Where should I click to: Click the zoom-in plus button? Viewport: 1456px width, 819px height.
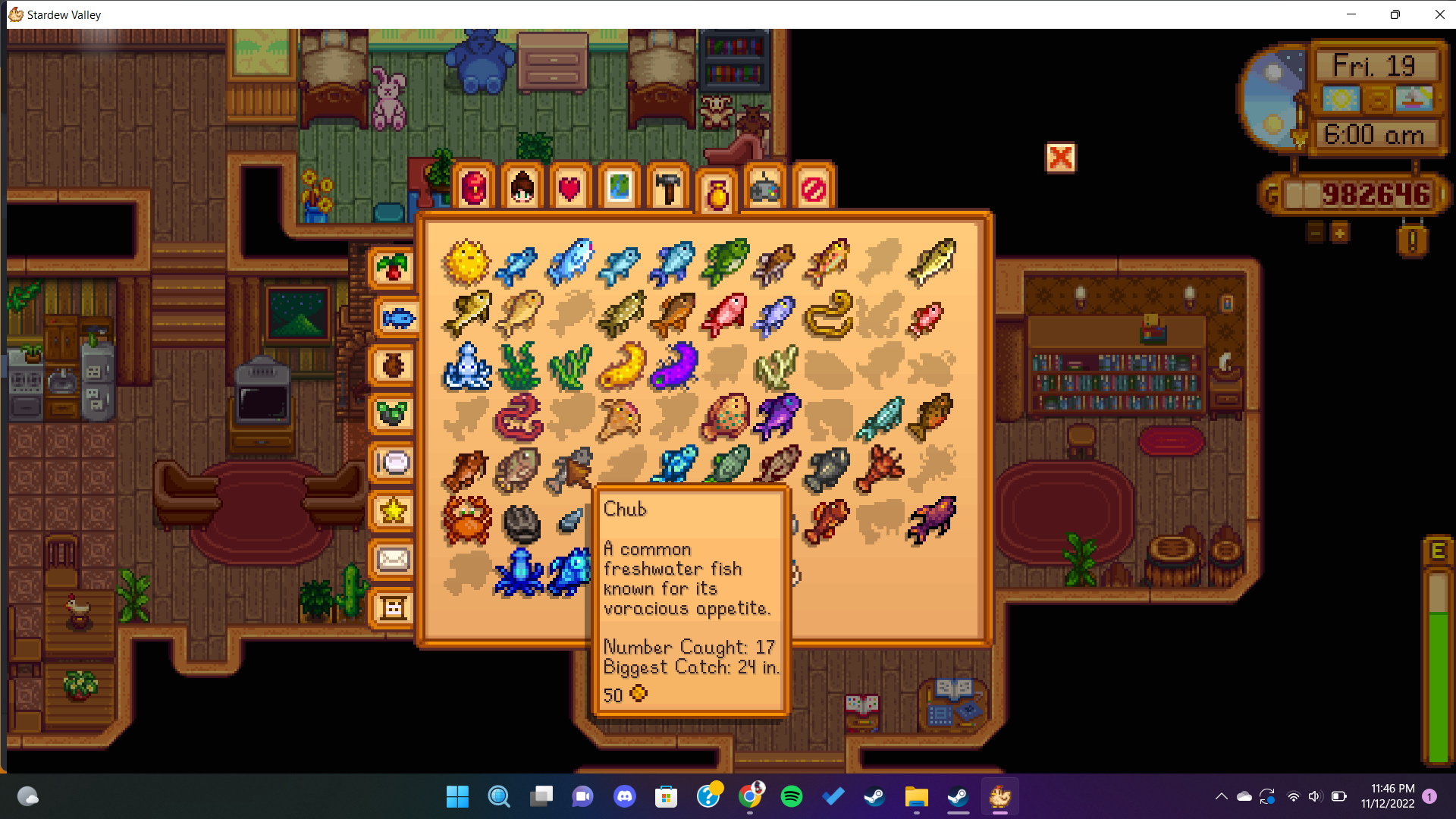point(1340,233)
